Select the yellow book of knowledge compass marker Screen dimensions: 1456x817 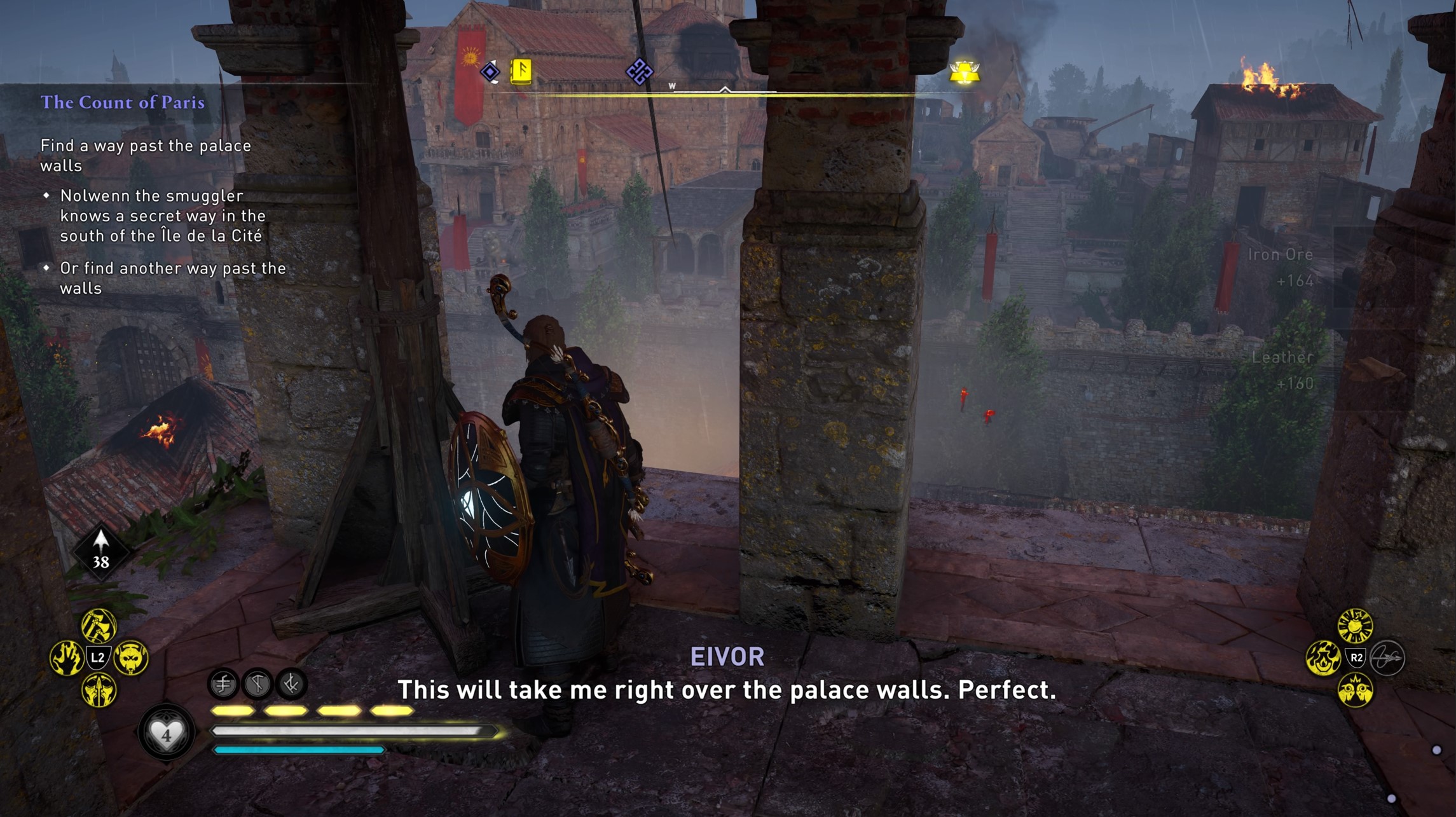pyautogui.click(x=521, y=71)
